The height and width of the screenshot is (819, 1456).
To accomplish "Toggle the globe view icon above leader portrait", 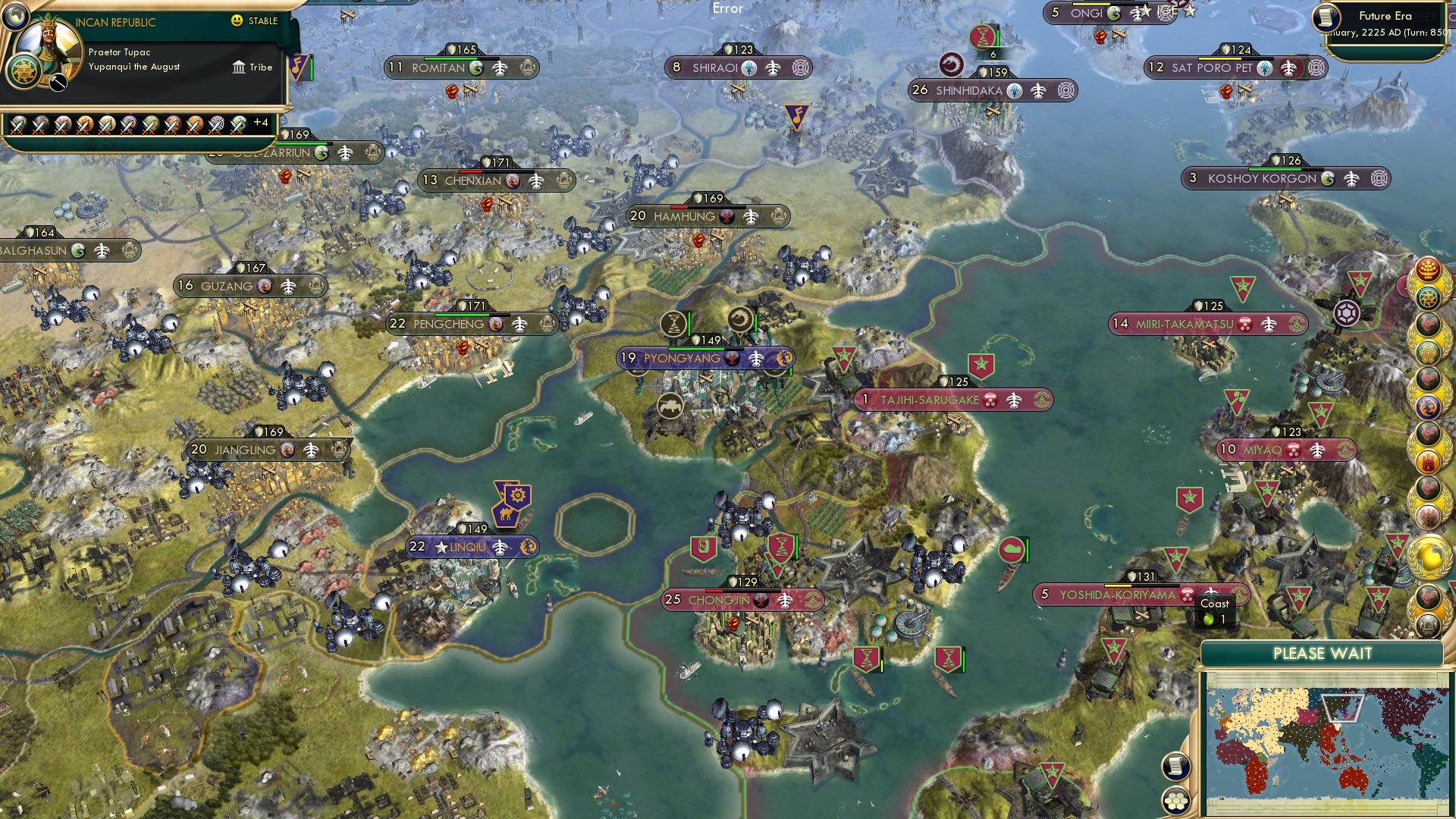I will [x=17, y=17].
